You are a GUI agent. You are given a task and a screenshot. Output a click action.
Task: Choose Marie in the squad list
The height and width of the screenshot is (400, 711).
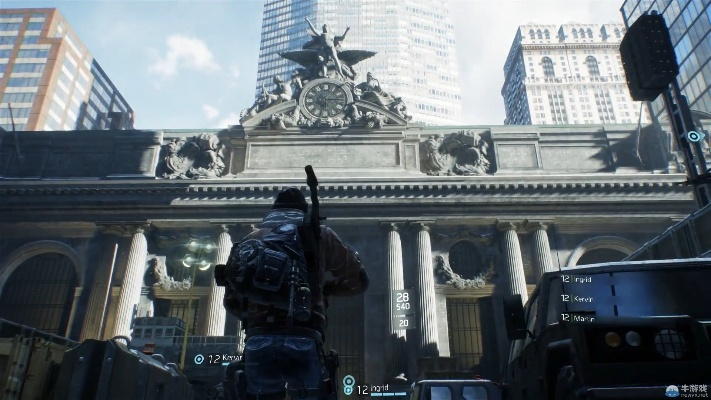click(x=582, y=317)
